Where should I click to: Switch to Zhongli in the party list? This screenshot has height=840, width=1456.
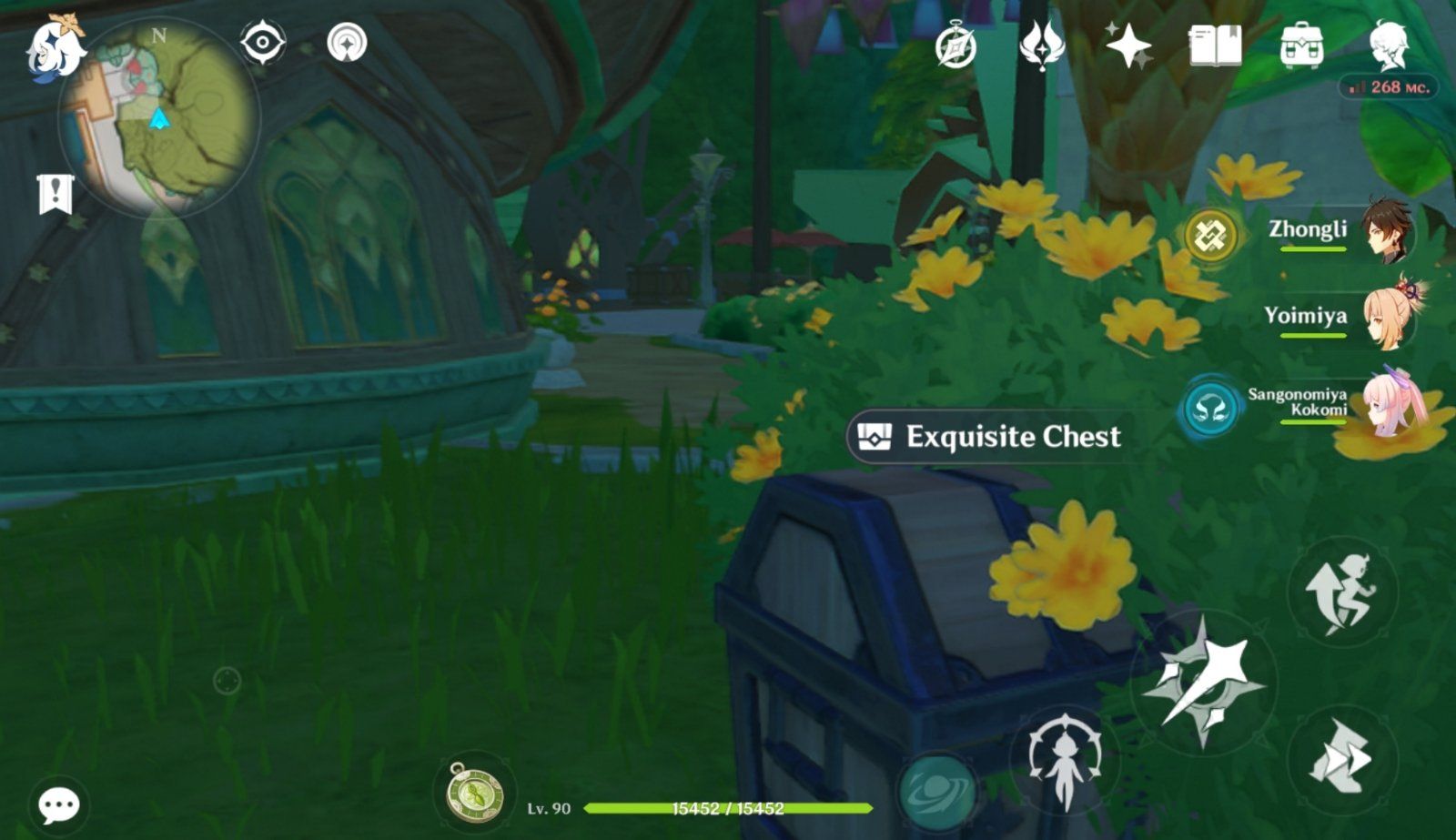pyautogui.click(x=1330, y=235)
